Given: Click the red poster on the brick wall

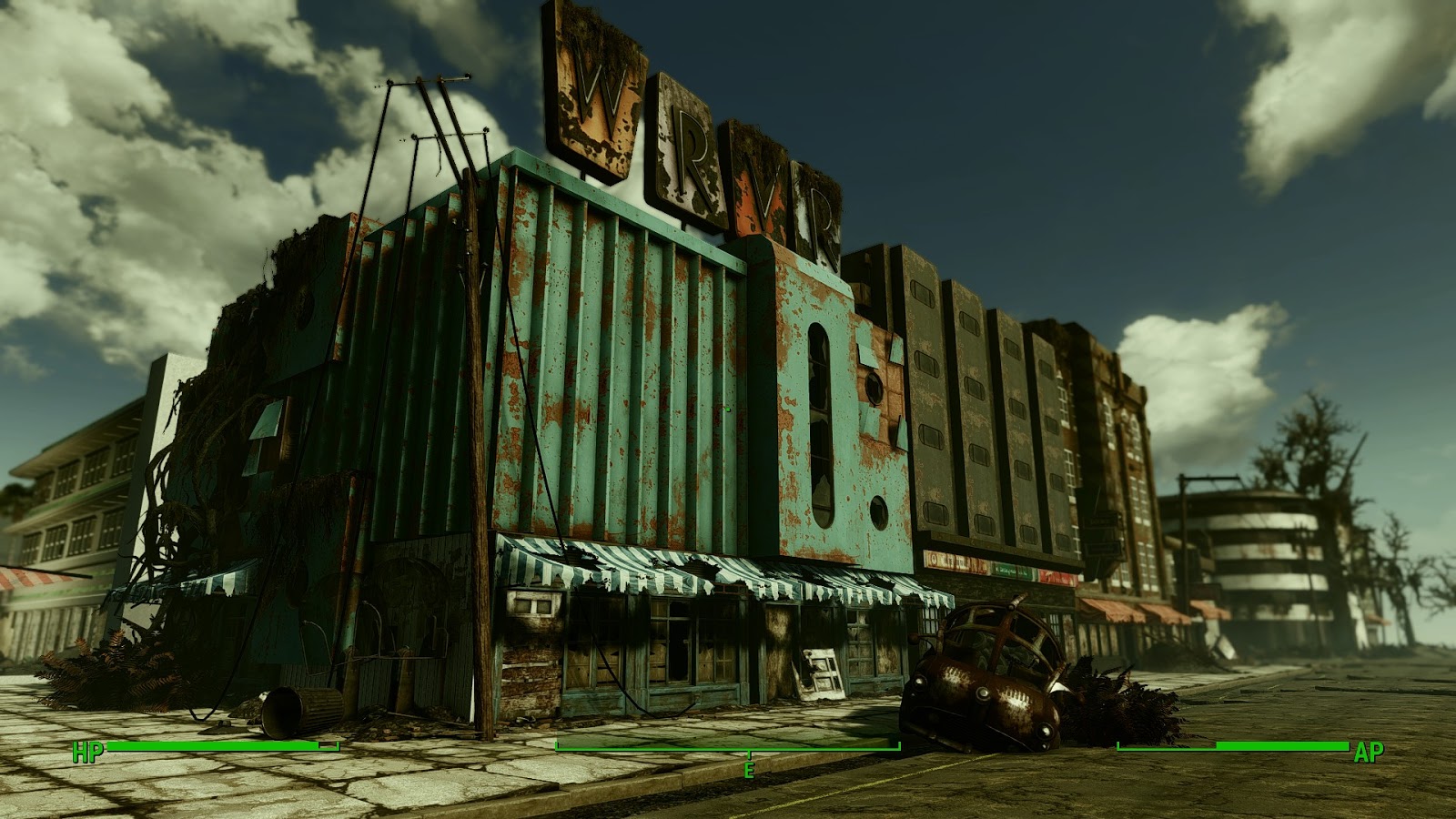Looking at the screenshot, I should (x=1057, y=577).
